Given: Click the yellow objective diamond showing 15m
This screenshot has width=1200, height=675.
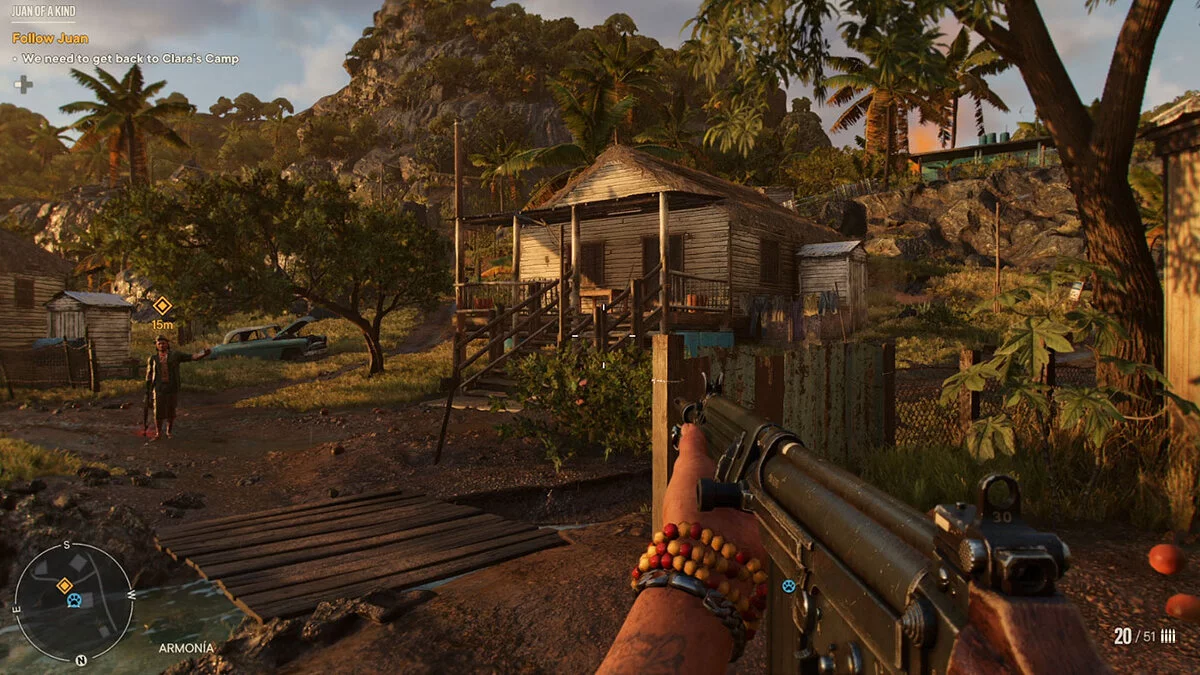Looking at the screenshot, I should point(162,305).
